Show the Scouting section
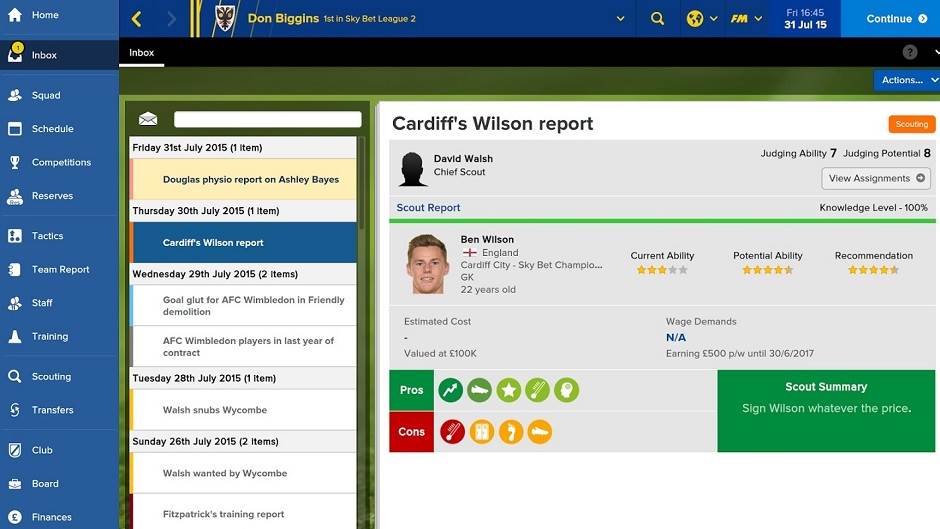 [51, 377]
